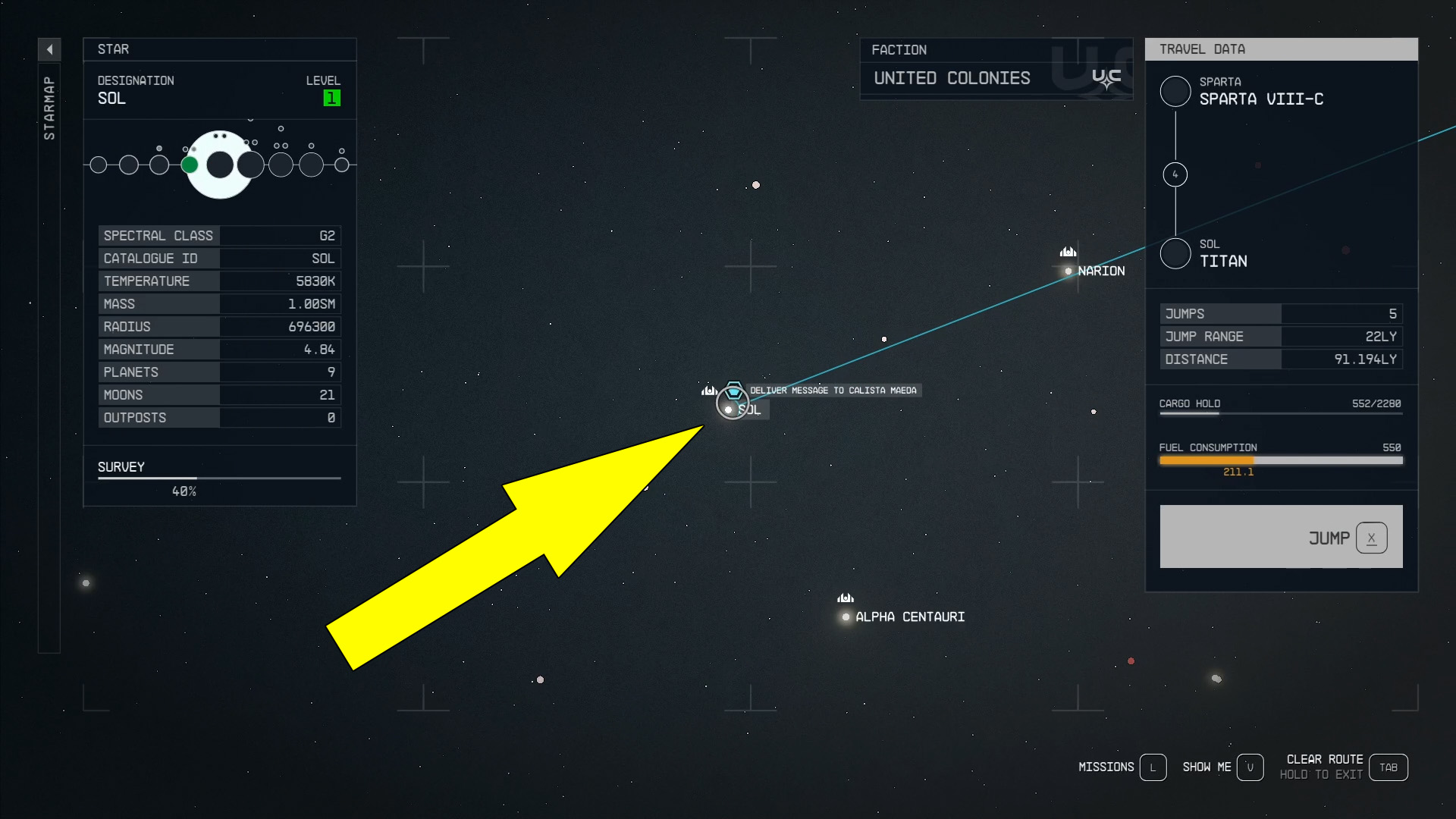Switch to the STARMAP tab
1456x819 pixels.
coord(49,106)
